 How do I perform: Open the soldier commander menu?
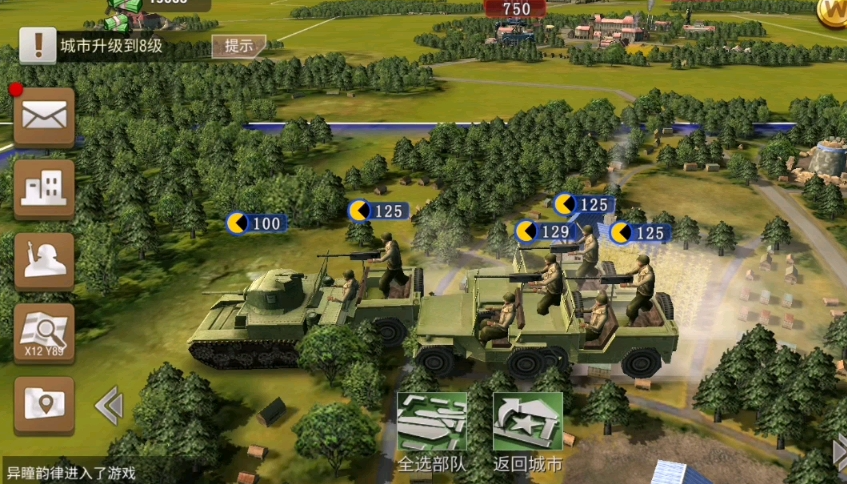coord(44,261)
